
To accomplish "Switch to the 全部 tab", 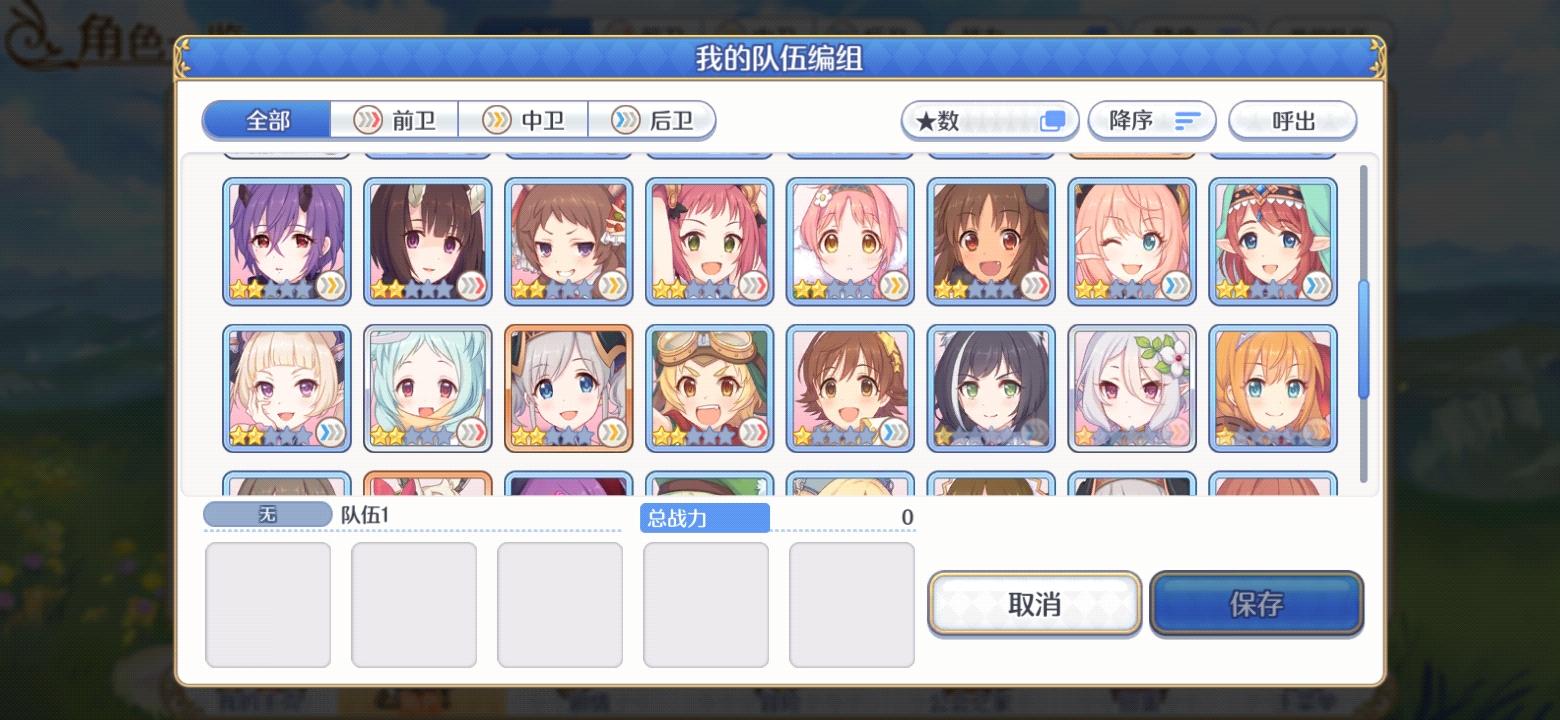I will (x=266, y=120).
